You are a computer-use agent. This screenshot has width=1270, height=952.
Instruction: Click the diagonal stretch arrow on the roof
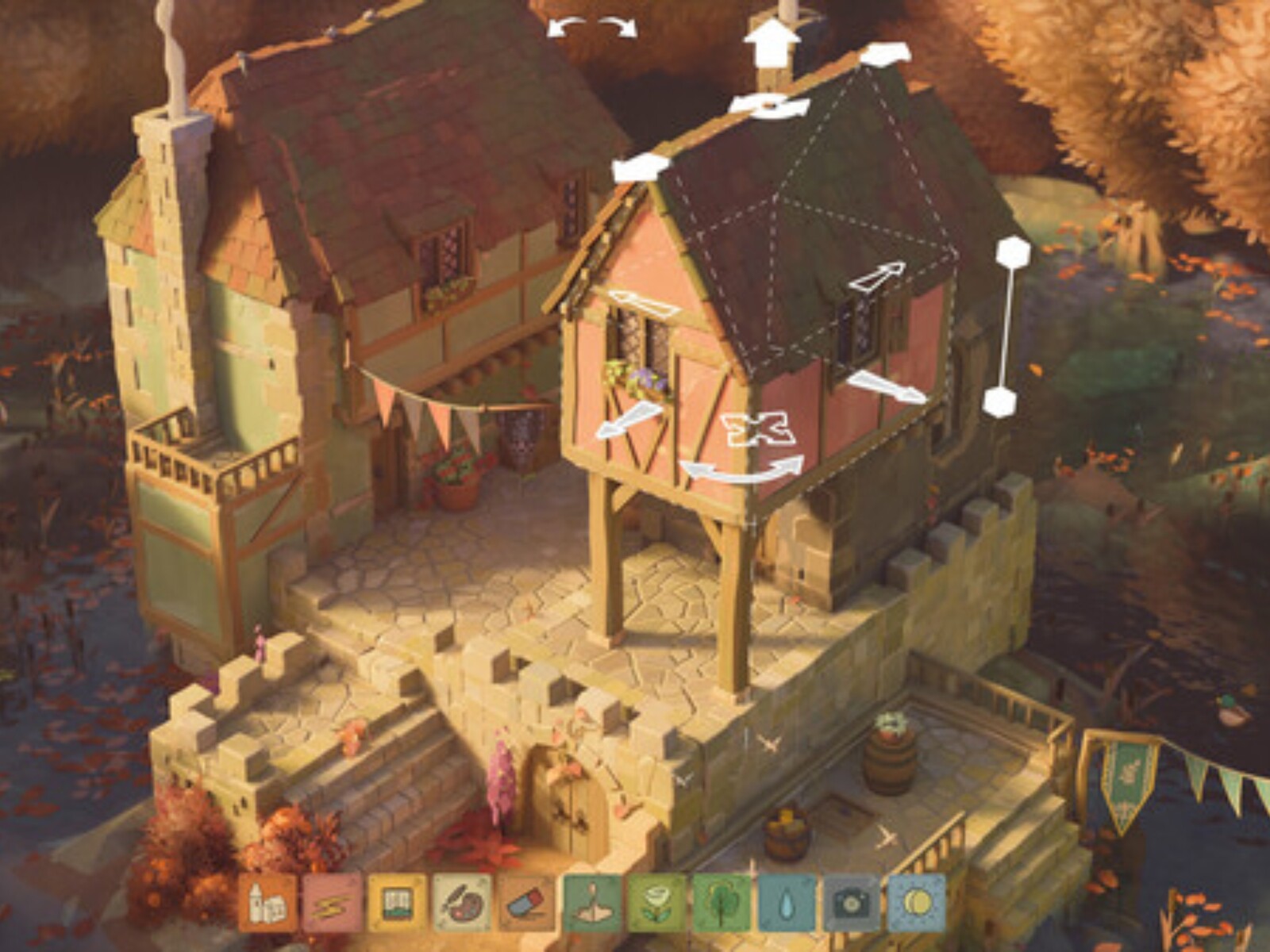pos(877,278)
